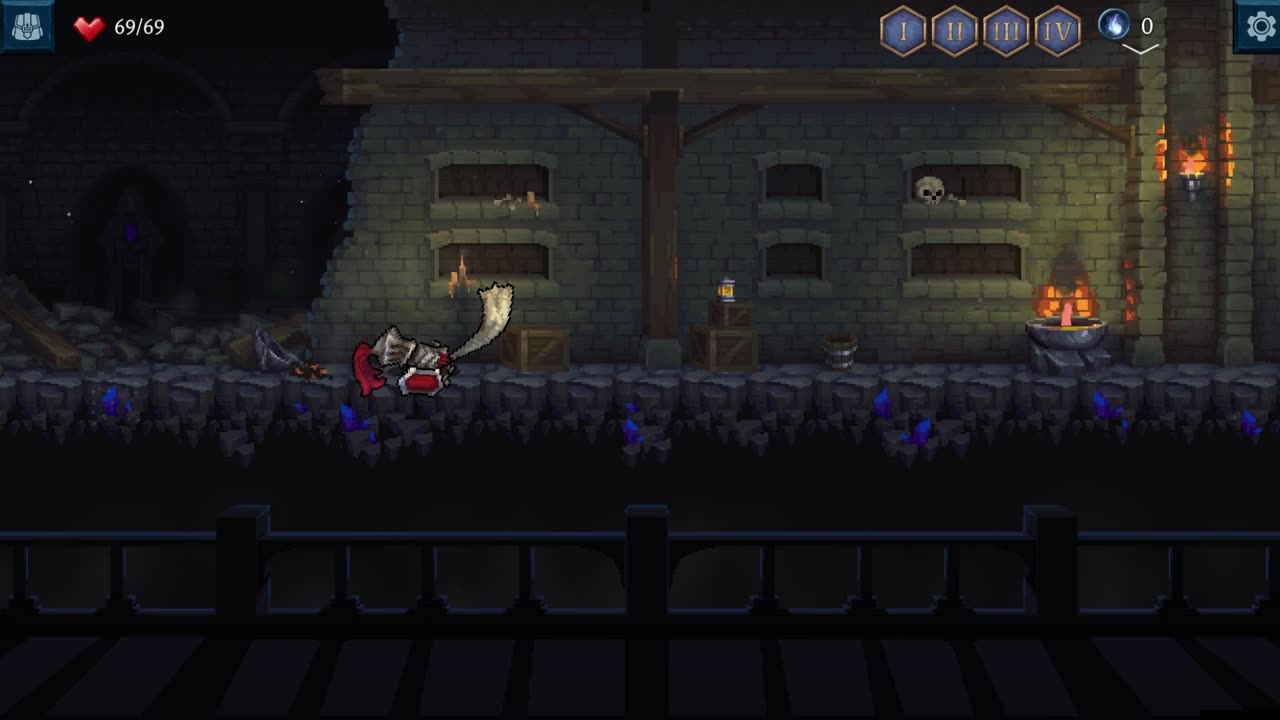Select the hexagon slot III
1280x720 pixels.
pos(1006,32)
